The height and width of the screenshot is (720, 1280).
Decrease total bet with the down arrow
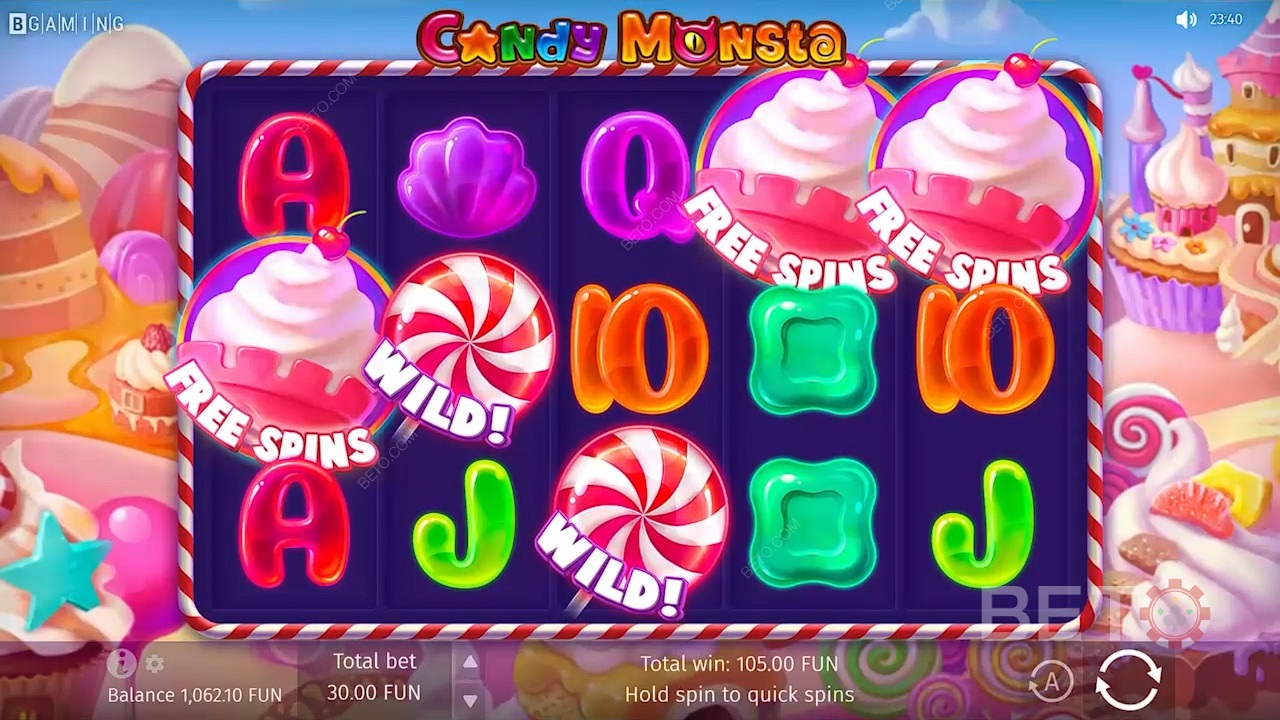click(469, 699)
